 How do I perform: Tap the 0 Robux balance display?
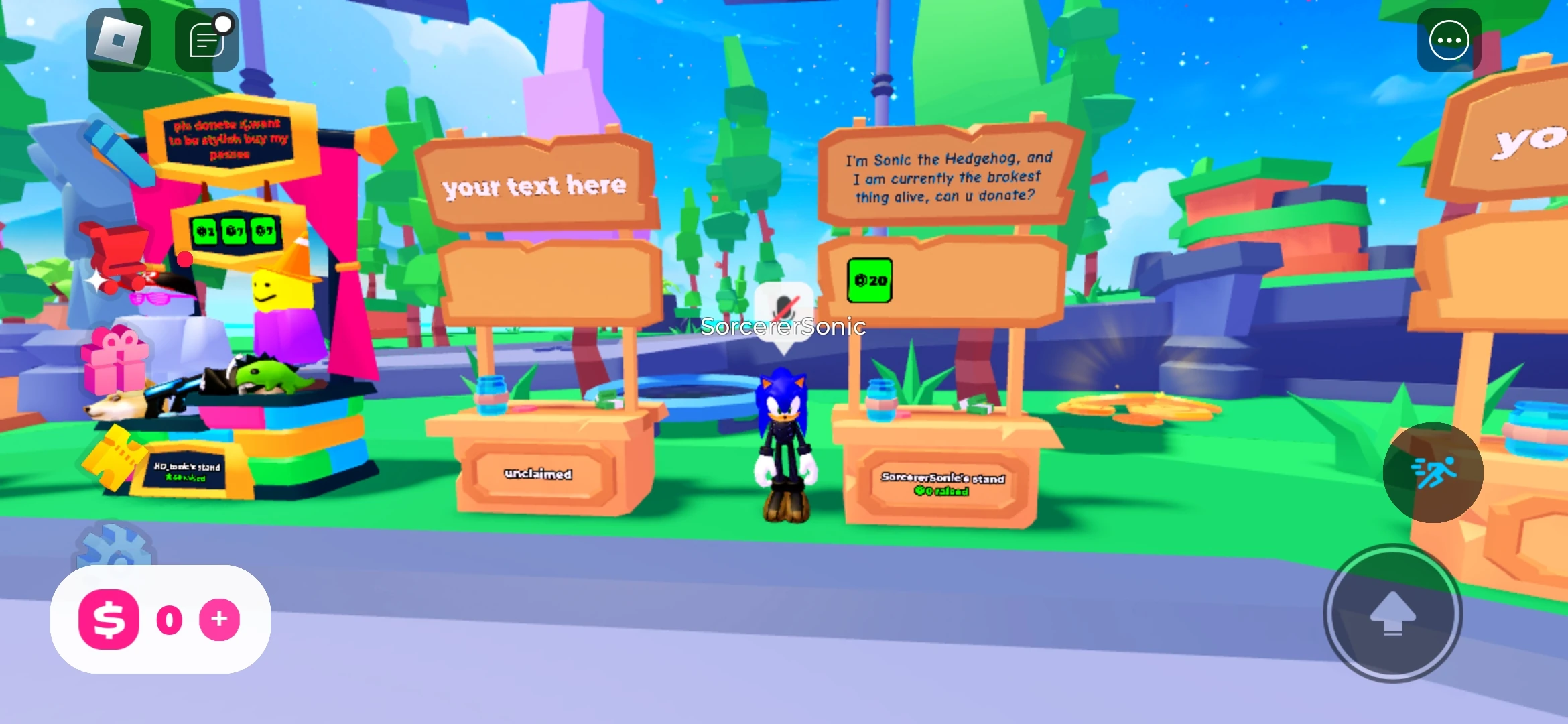[x=169, y=620]
